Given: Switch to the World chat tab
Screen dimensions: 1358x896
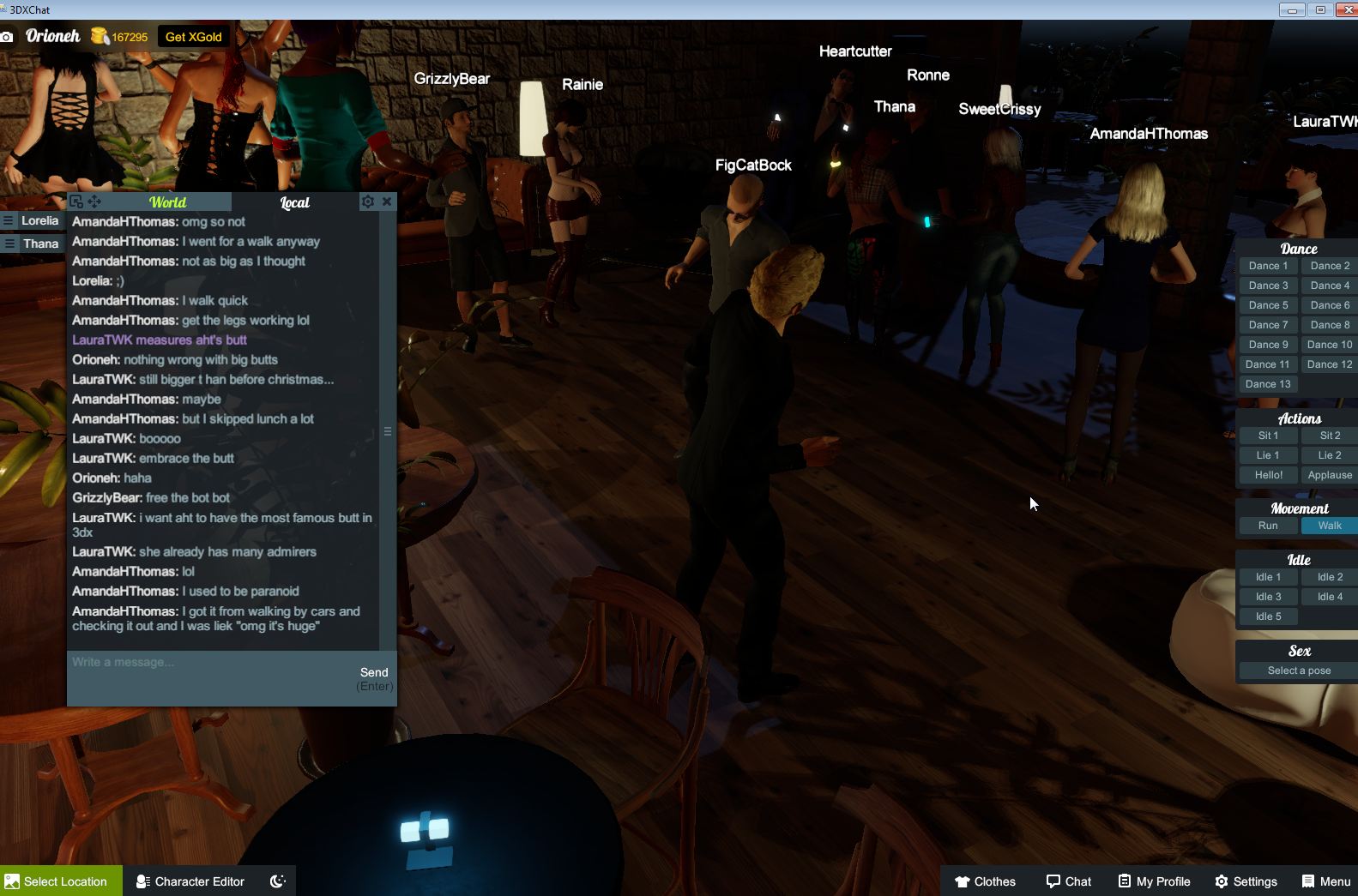Looking at the screenshot, I should (168, 201).
